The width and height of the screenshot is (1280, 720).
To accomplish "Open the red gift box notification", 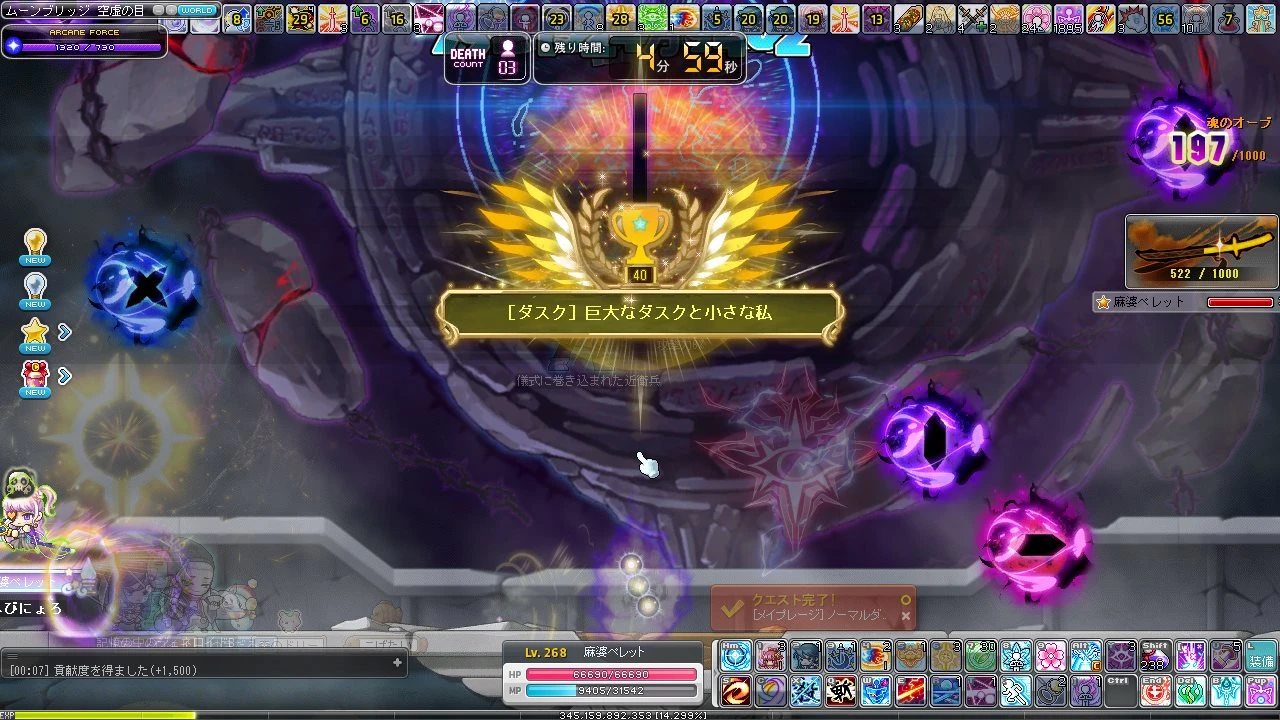I will tap(36, 376).
